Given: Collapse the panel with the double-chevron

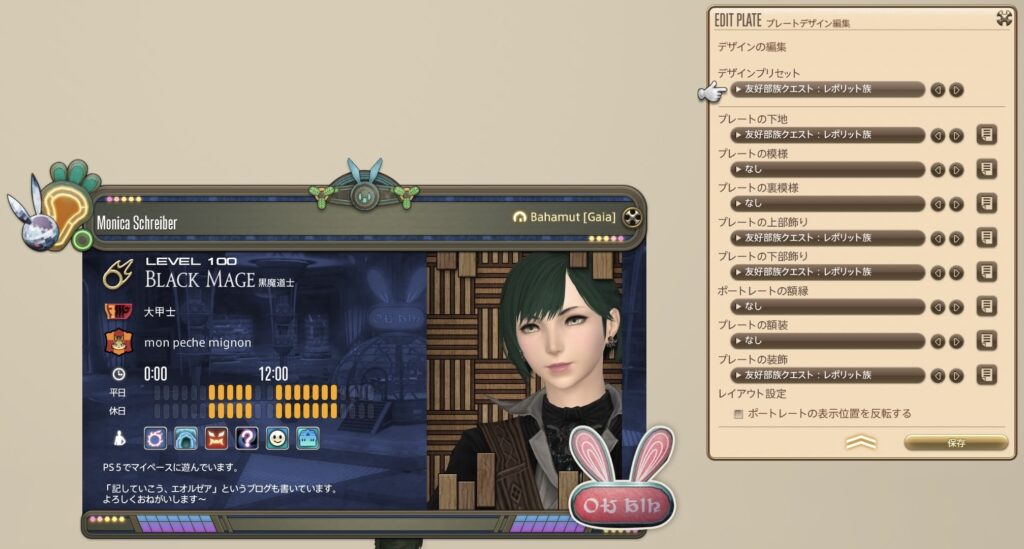Looking at the screenshot, I should [861, 442].
